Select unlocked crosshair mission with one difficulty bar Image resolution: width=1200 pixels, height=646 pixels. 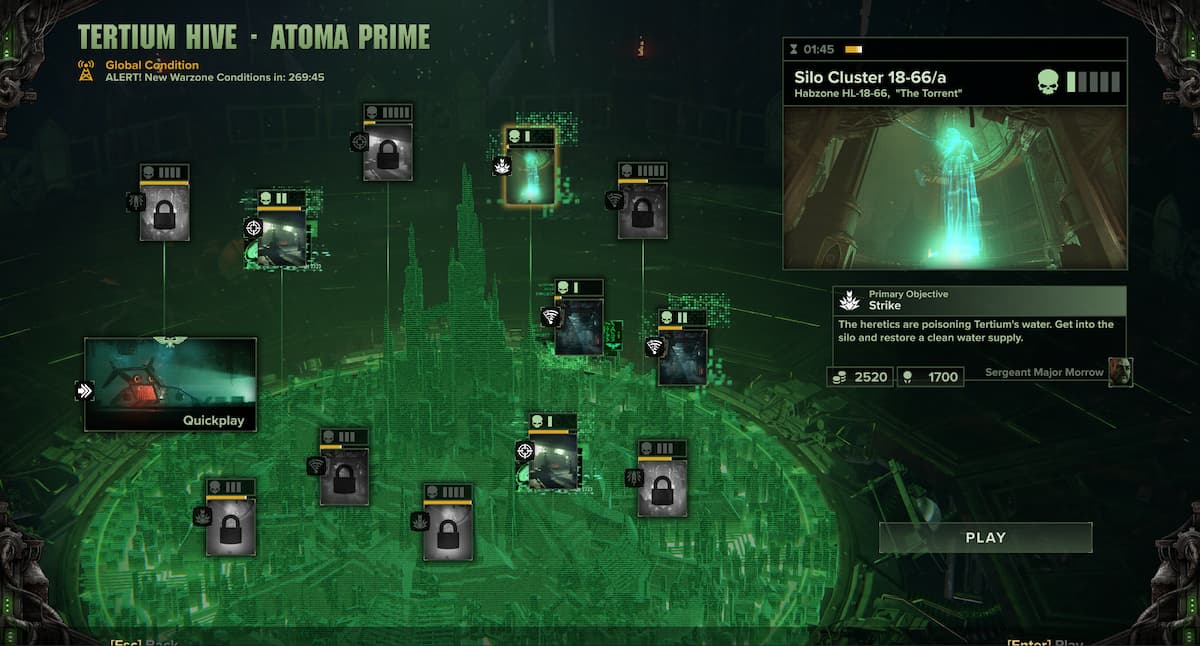click(x=553, y=459)
